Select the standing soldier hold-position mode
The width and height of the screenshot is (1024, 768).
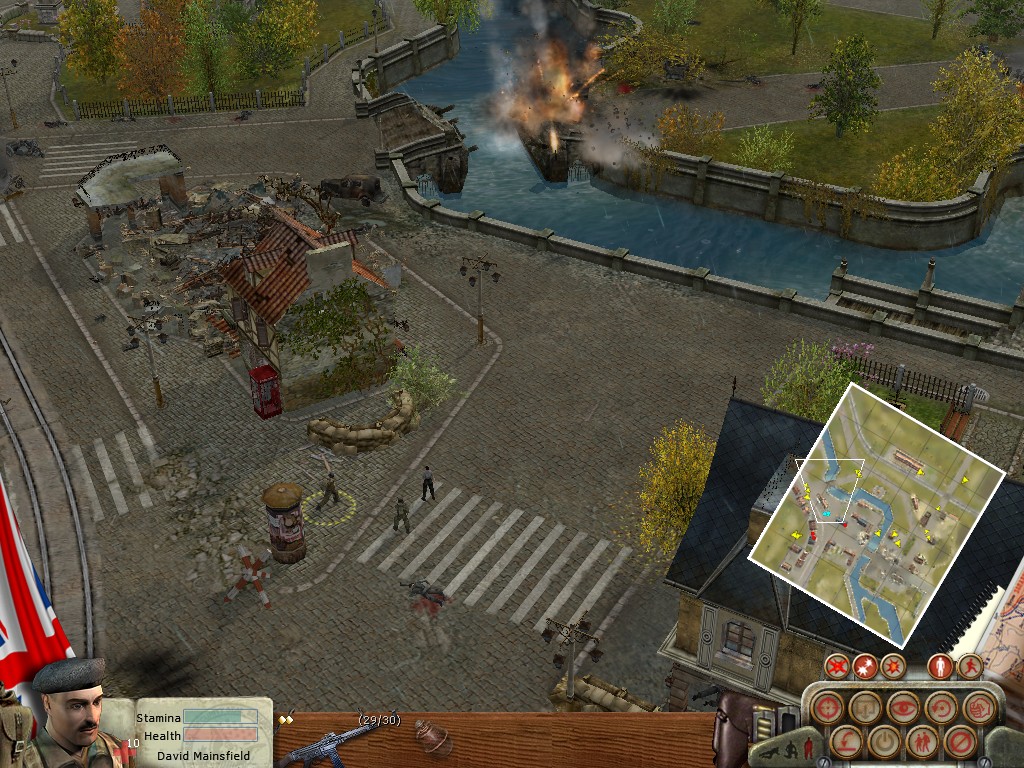[941, 665]
